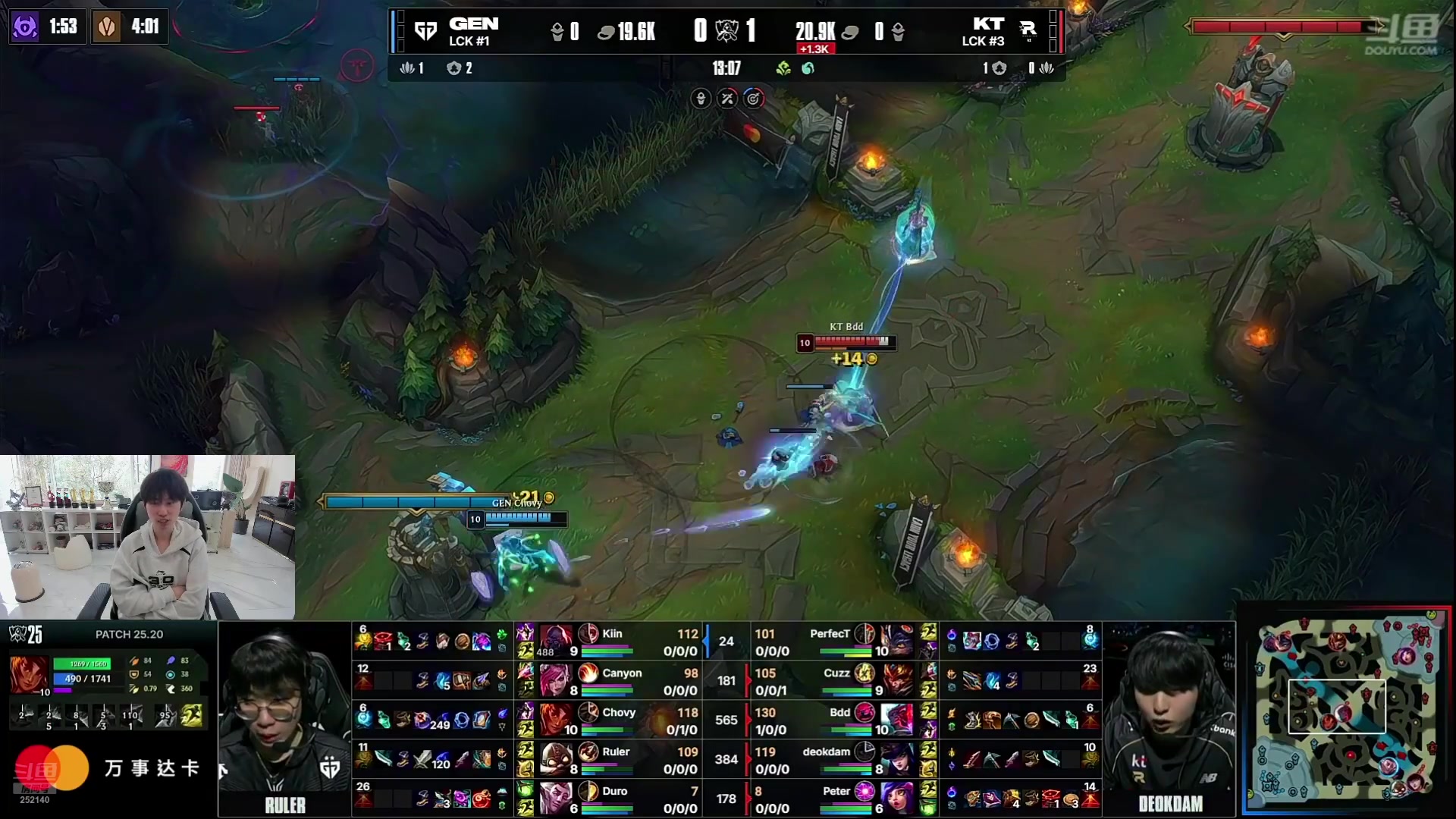1456x819 pixels.
Task: Choose Cuzz's champion portrait
Action: (x=897, y=680)
